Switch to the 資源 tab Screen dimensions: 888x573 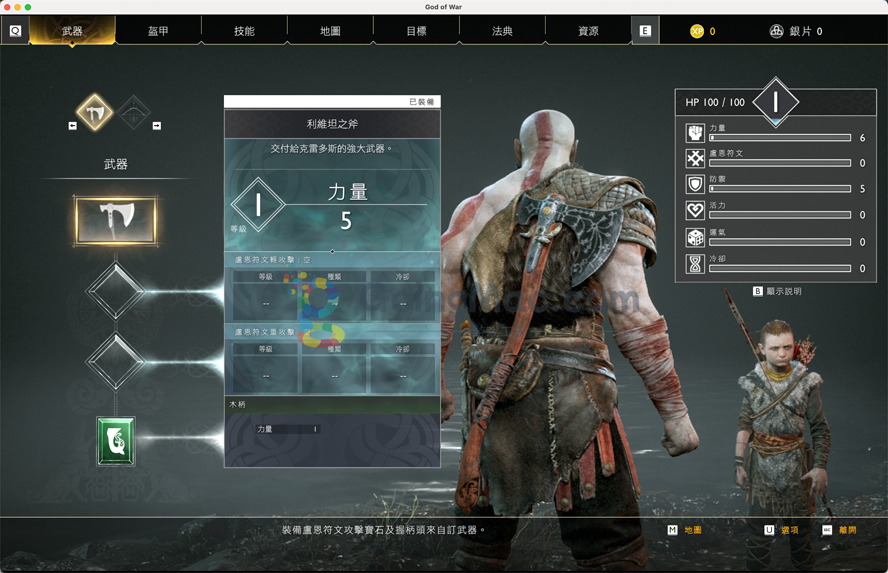(x=588, y=31)
